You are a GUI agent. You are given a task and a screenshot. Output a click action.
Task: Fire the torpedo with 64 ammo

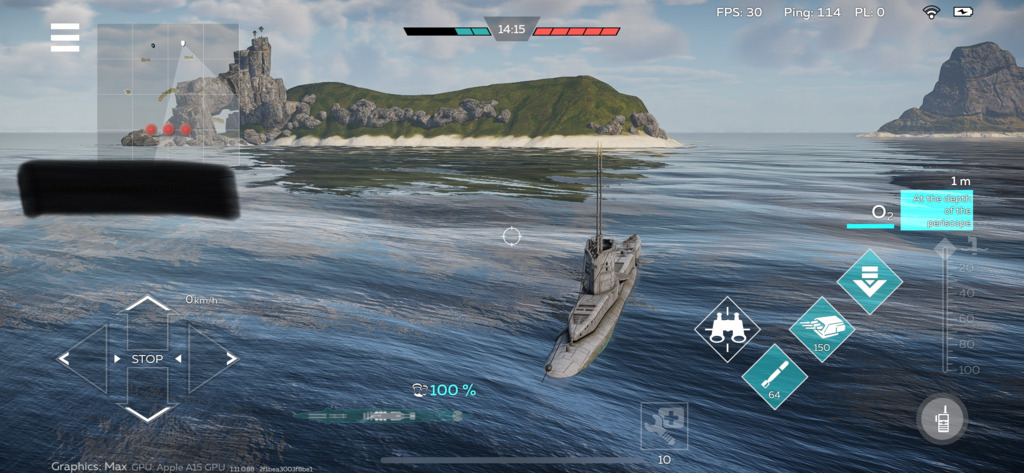(774, 376)
